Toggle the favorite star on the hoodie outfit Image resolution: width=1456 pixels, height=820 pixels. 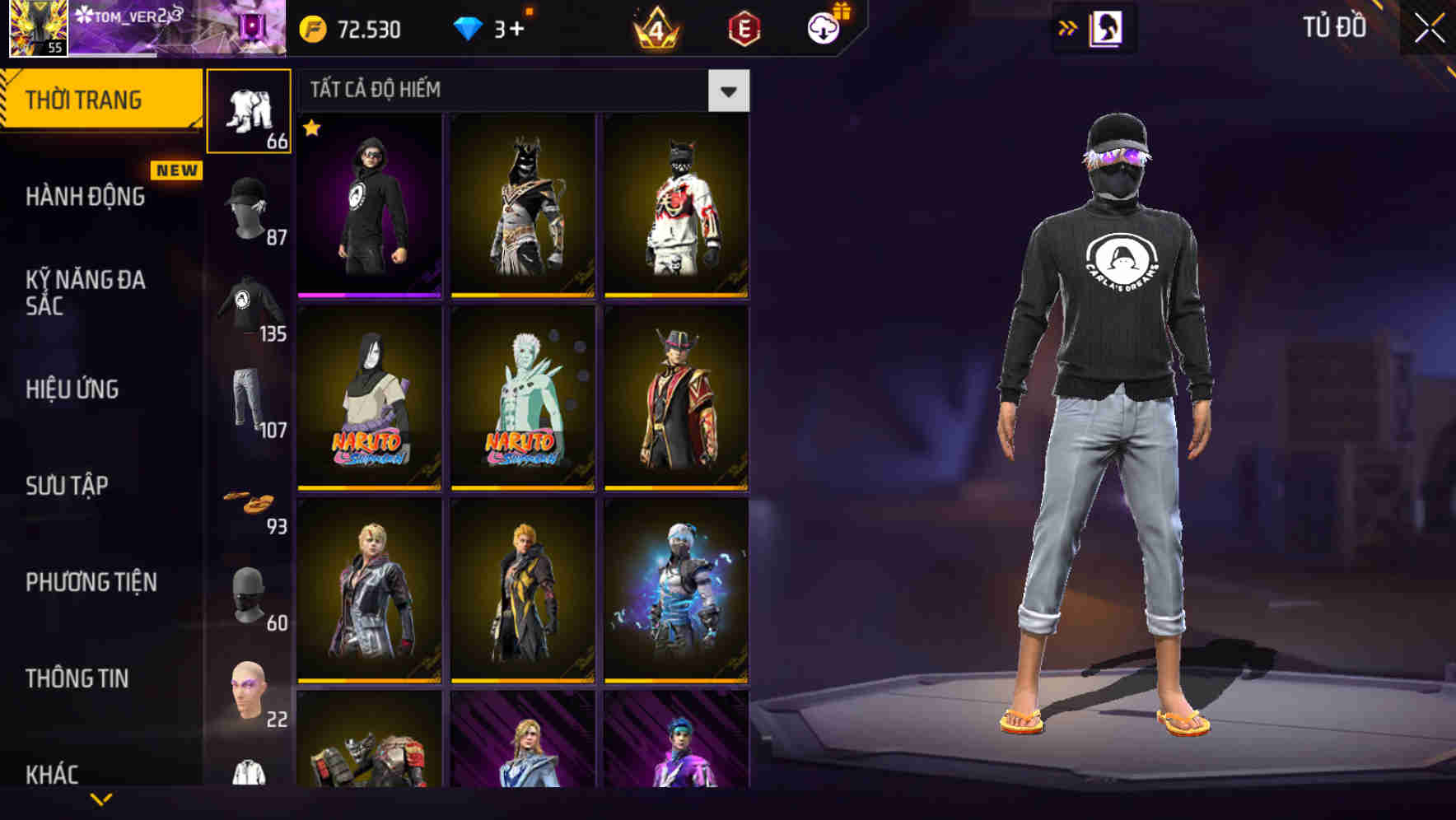(311, 129)
